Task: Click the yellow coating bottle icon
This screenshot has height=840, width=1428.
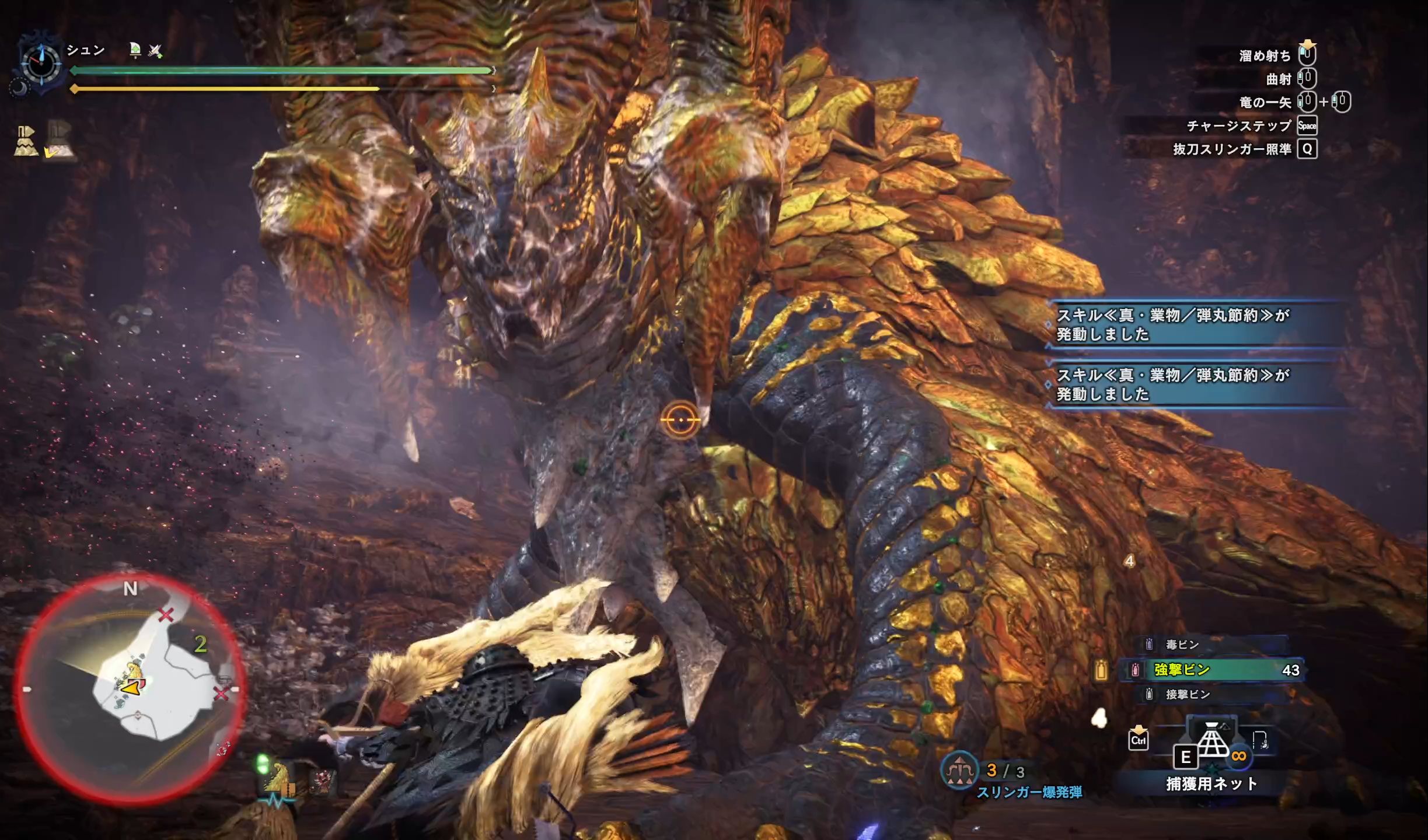Action: (x=1101, y=671)
